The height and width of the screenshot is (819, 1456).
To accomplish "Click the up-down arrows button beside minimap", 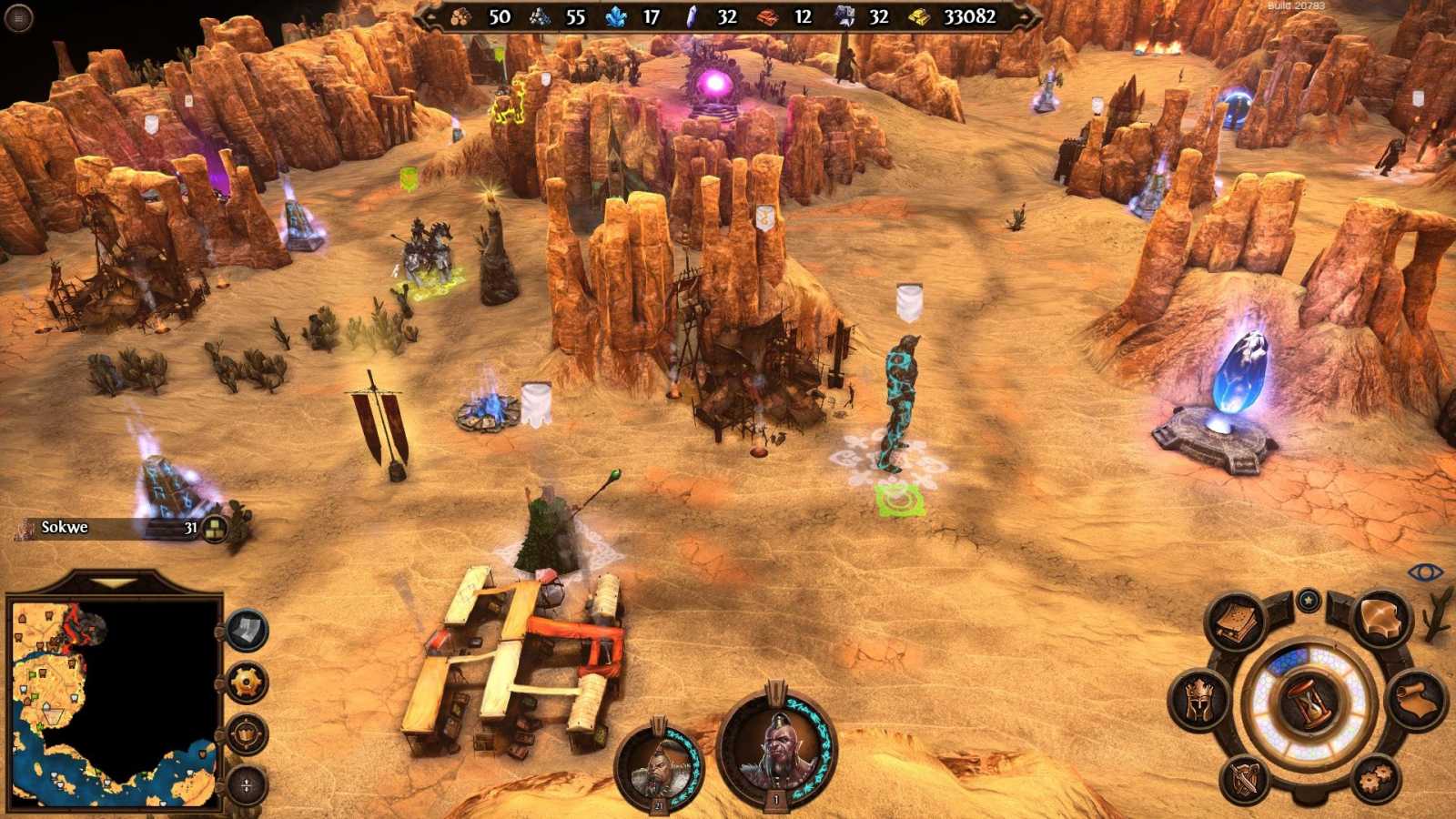I will [x=247, y=784].
